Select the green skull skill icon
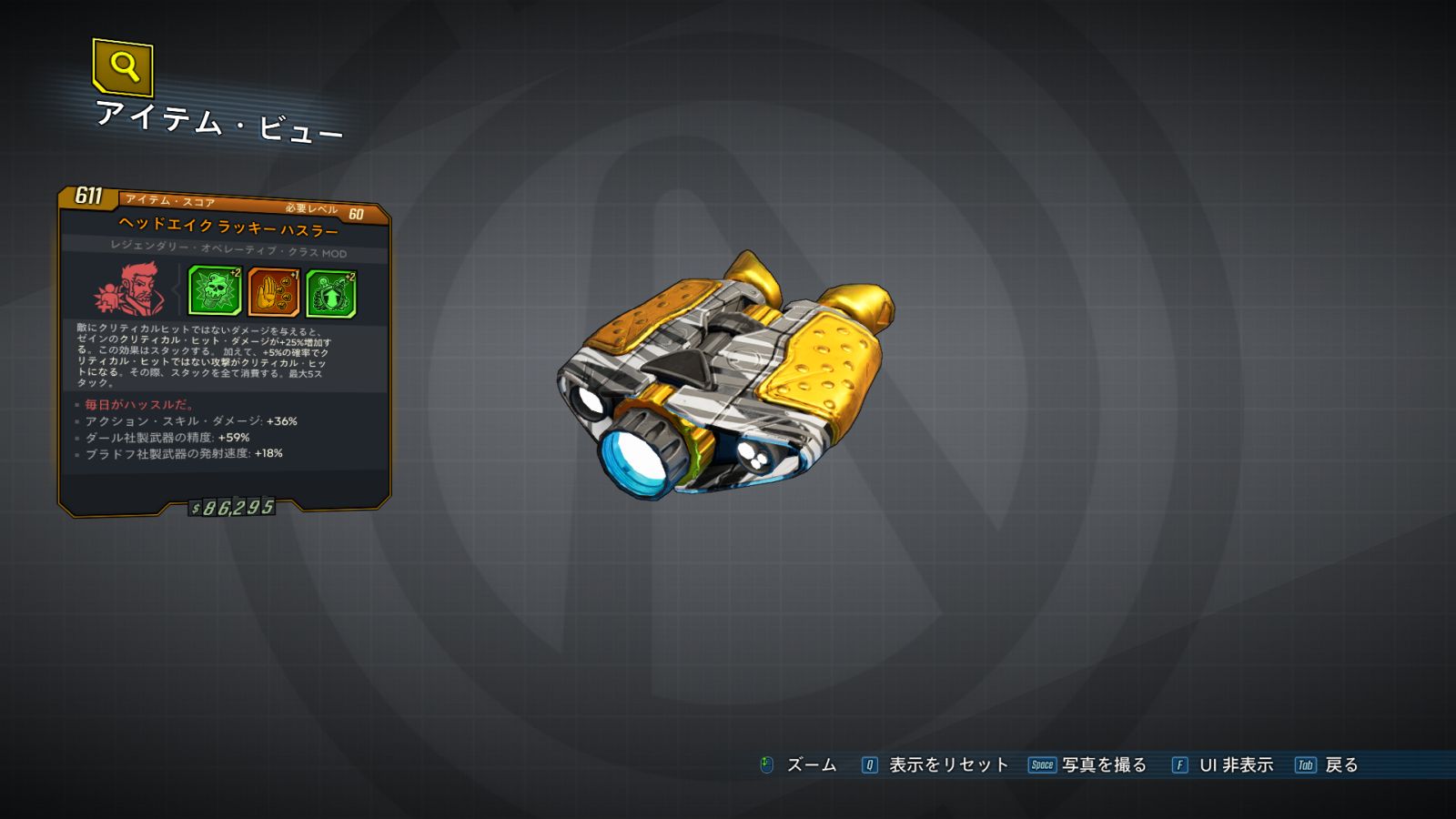This screenshot has height=819, width=1456. pyautogui.click(x=215, y=291)
